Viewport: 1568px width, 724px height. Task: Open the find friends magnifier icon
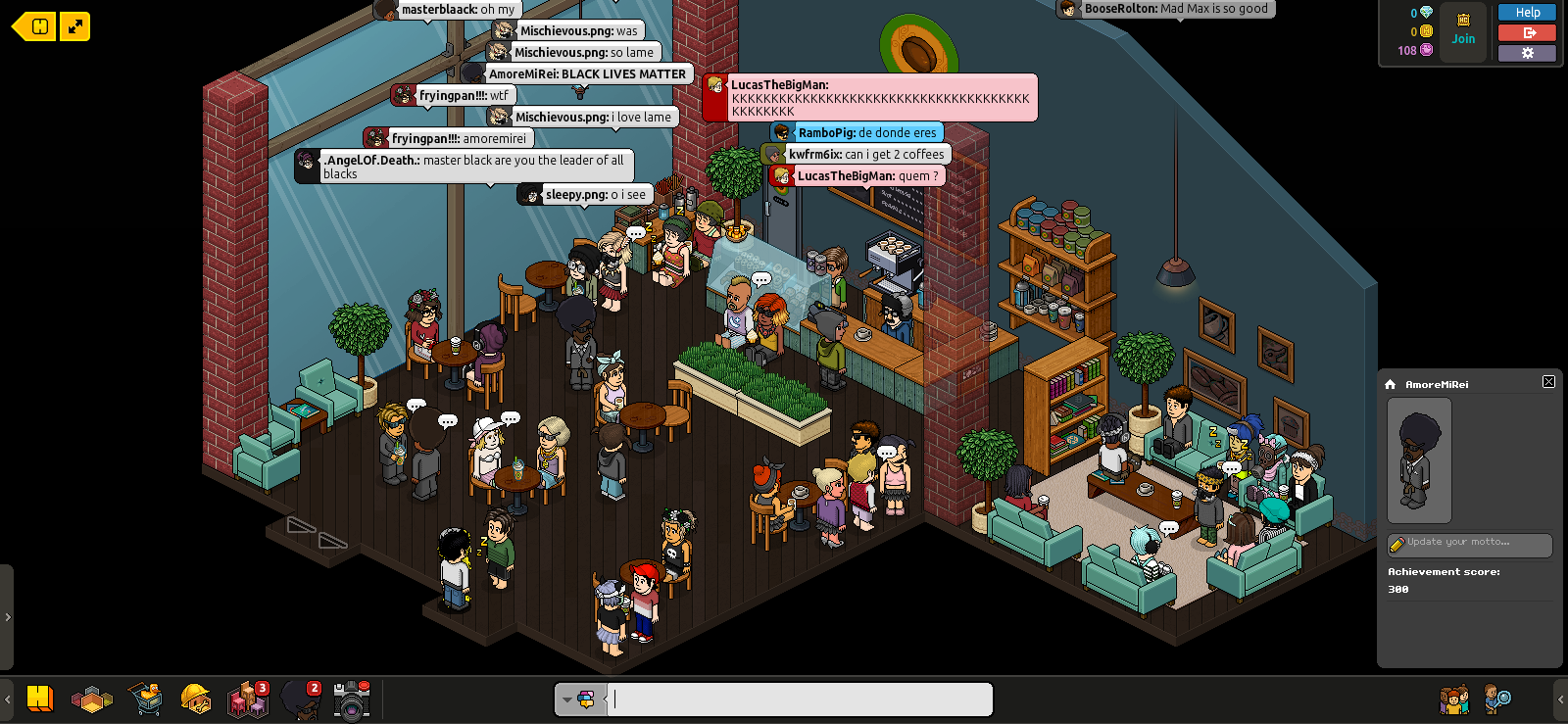point(1497,700)
